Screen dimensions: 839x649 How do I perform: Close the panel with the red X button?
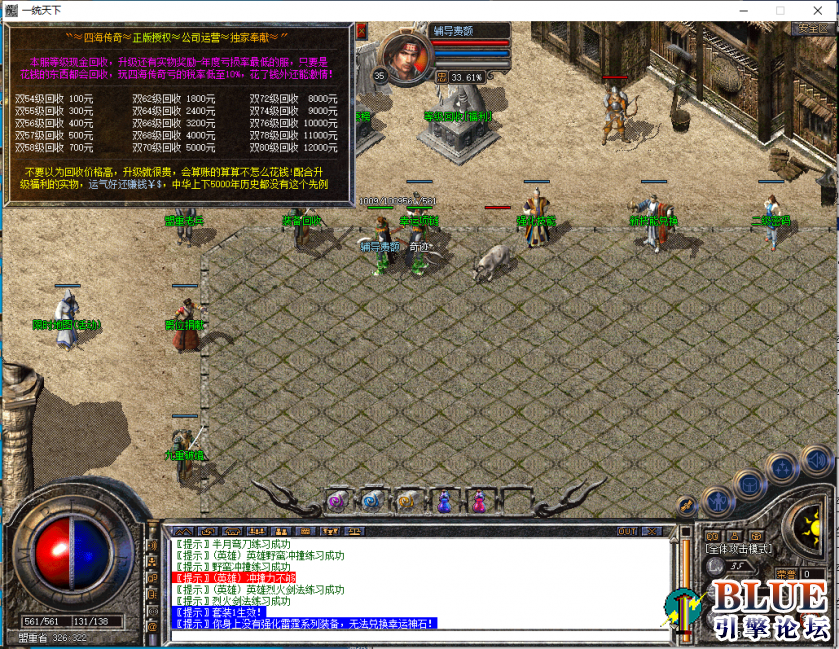pyautogui.click(x=361, y=32)
